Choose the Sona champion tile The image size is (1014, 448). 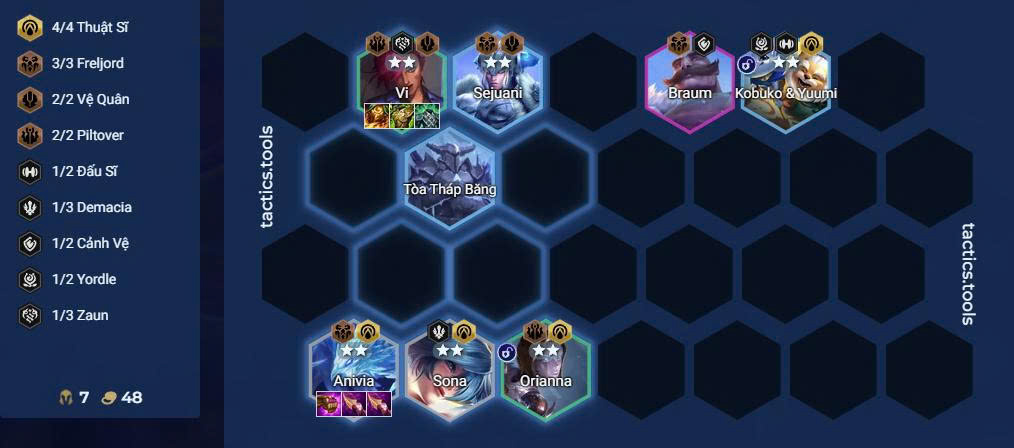point(449,370)
